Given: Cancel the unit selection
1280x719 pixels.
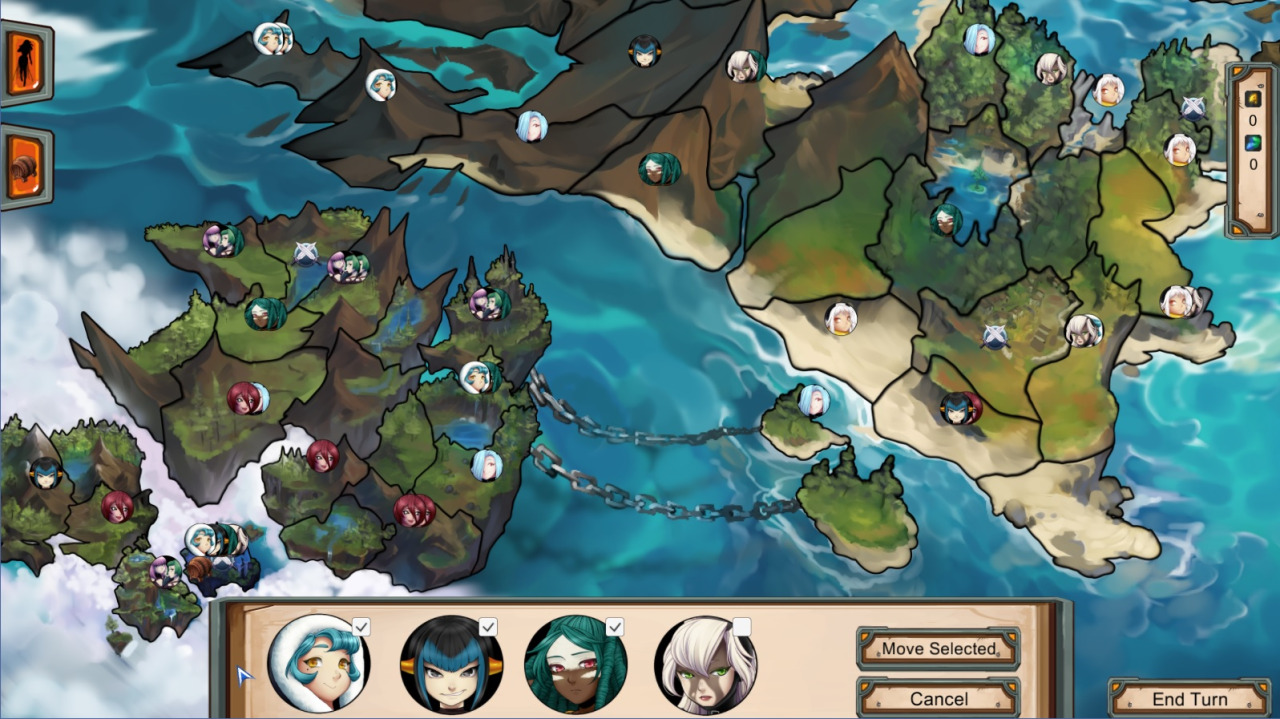Looking at the screenshot, I should (x=938, y=698).
